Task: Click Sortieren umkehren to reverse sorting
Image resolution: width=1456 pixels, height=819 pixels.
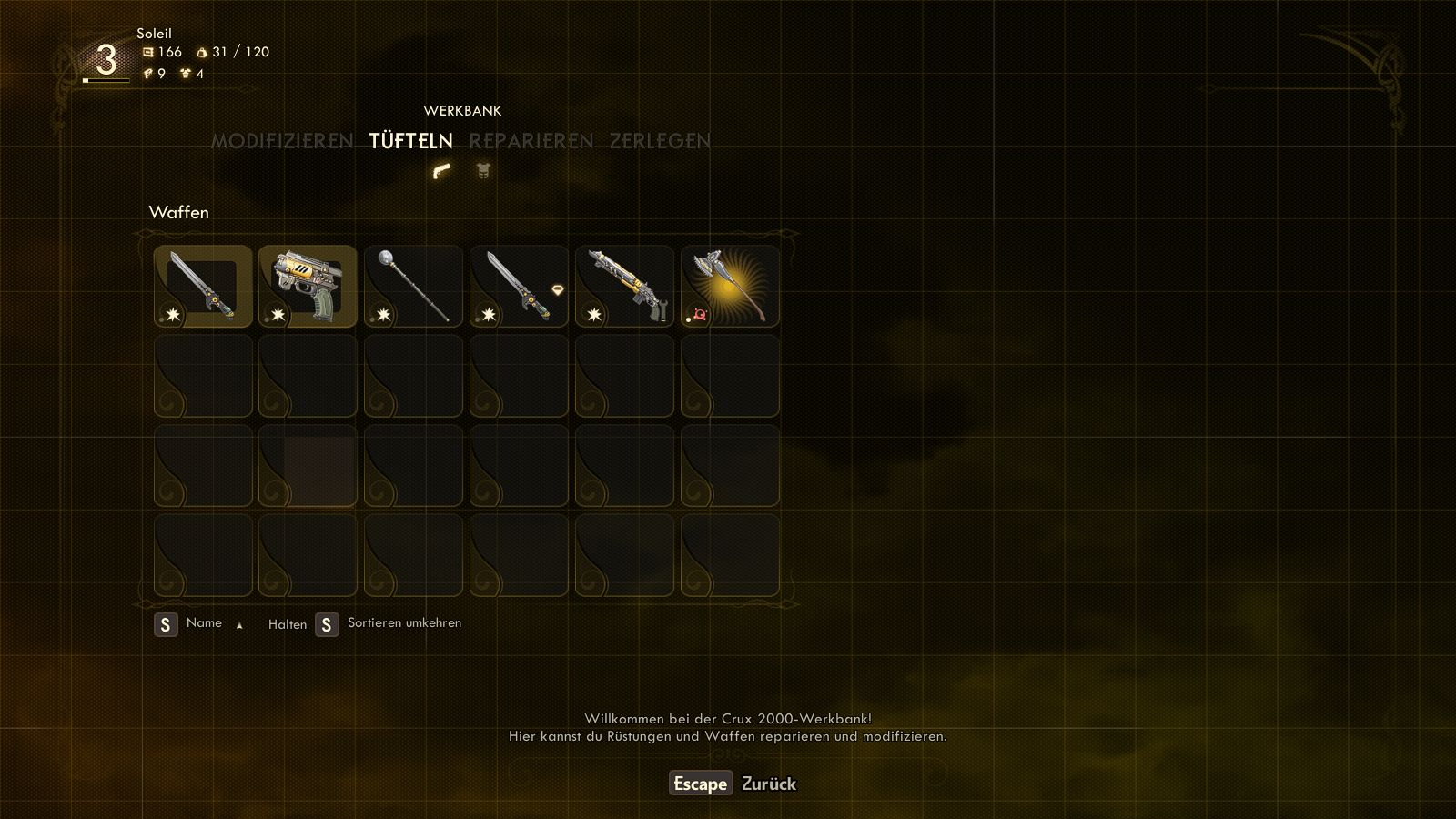Action: coord(403,624)
